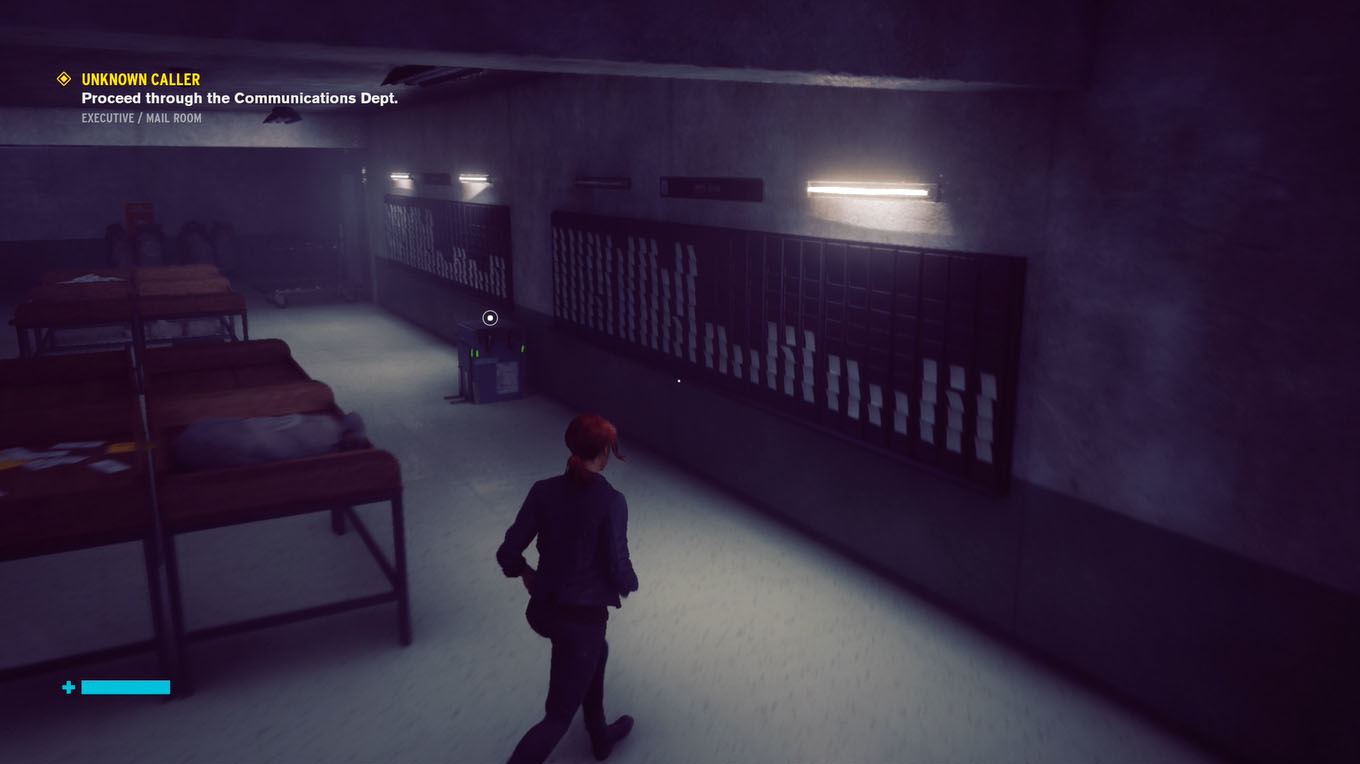This screenshot has width=1360, height=764.
Task: Click the white crosshair reticle dot
Action: pyautogui.click(x=678, y=380)
